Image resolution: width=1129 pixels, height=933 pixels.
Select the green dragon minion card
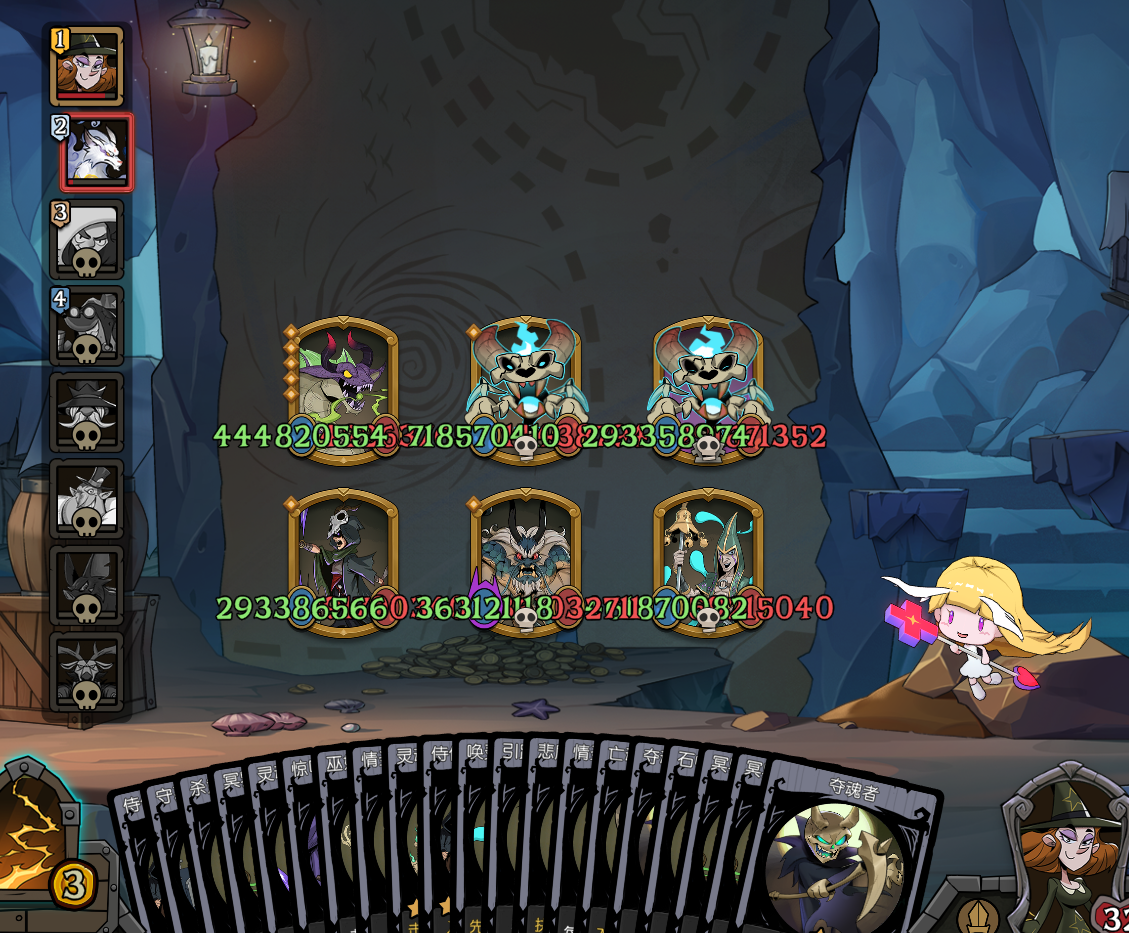343,386
